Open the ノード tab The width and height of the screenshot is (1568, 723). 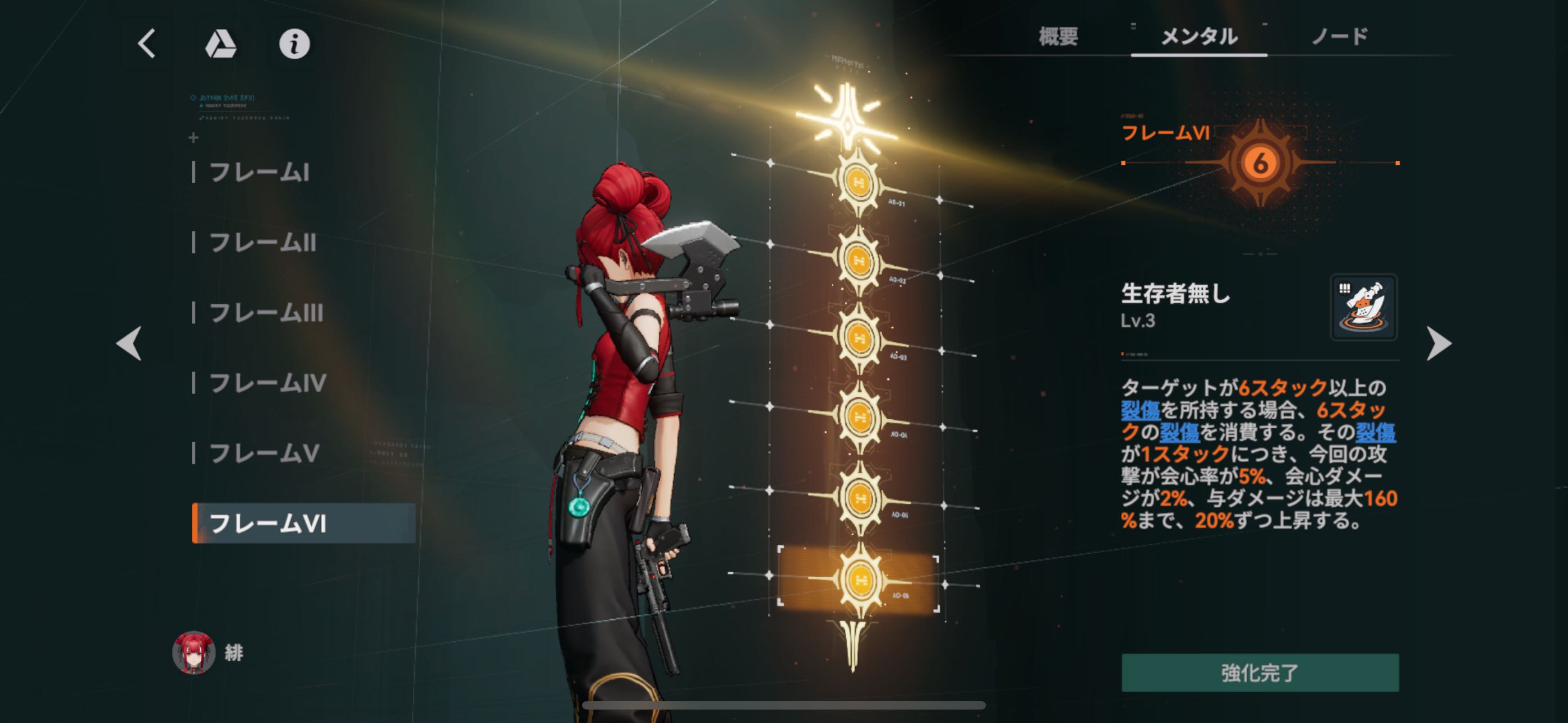[x=1339, y=36]
